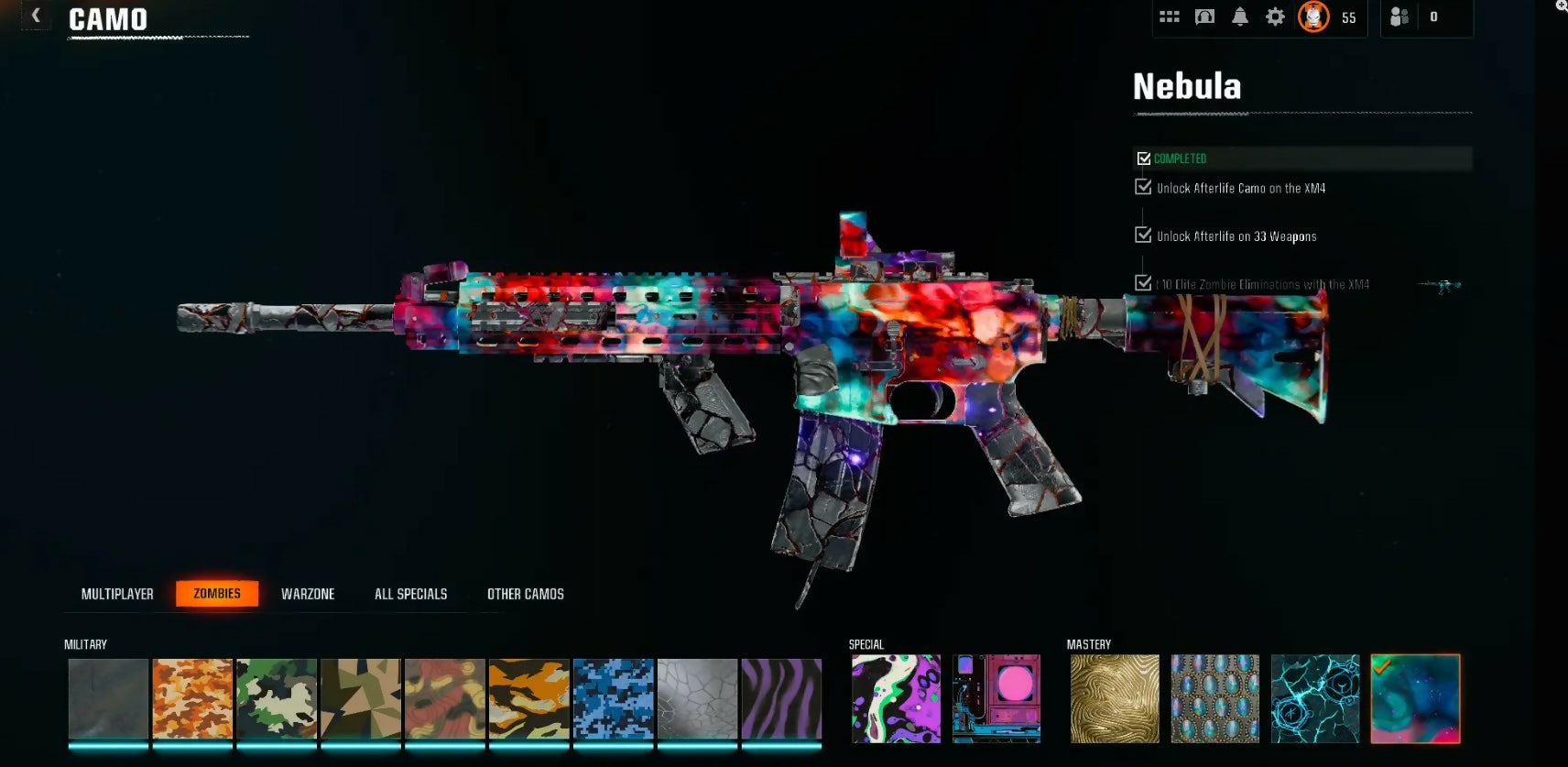Open the social party icon
Image resolution: width=1568 pixels, height=767 pixels.
[1399, 16]
